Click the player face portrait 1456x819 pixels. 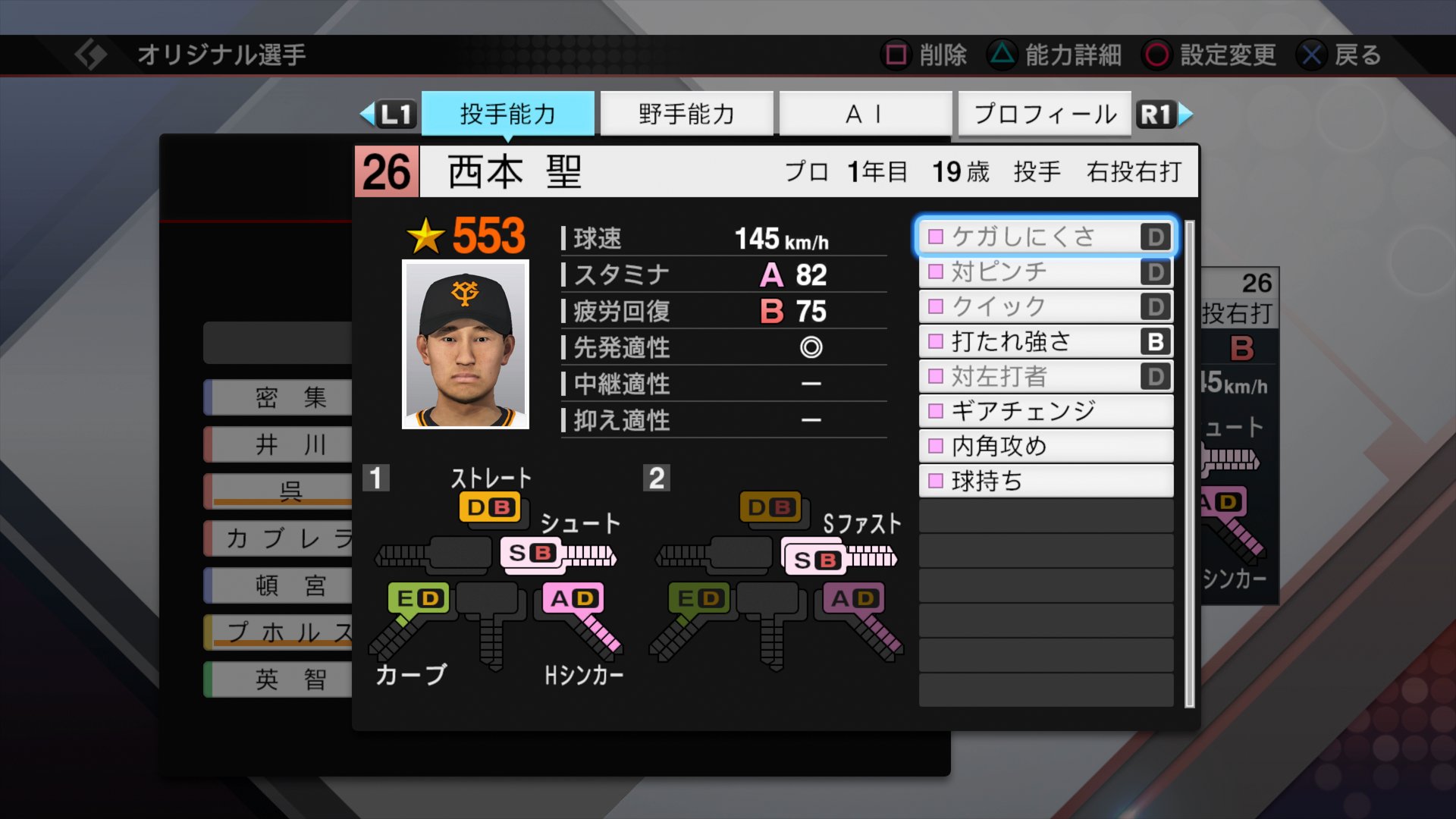[466, 341]
